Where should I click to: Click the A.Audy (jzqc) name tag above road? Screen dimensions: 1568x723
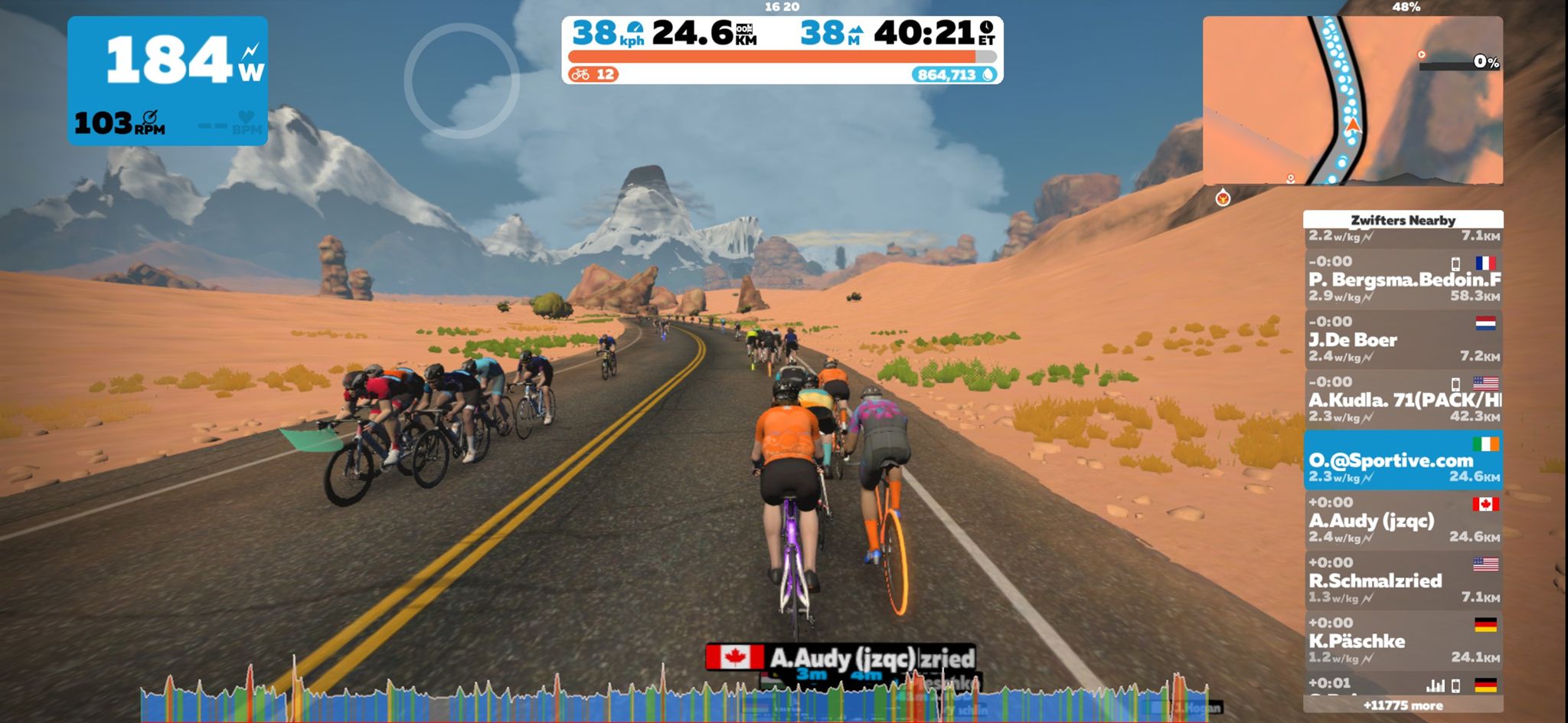coord(839,658)
